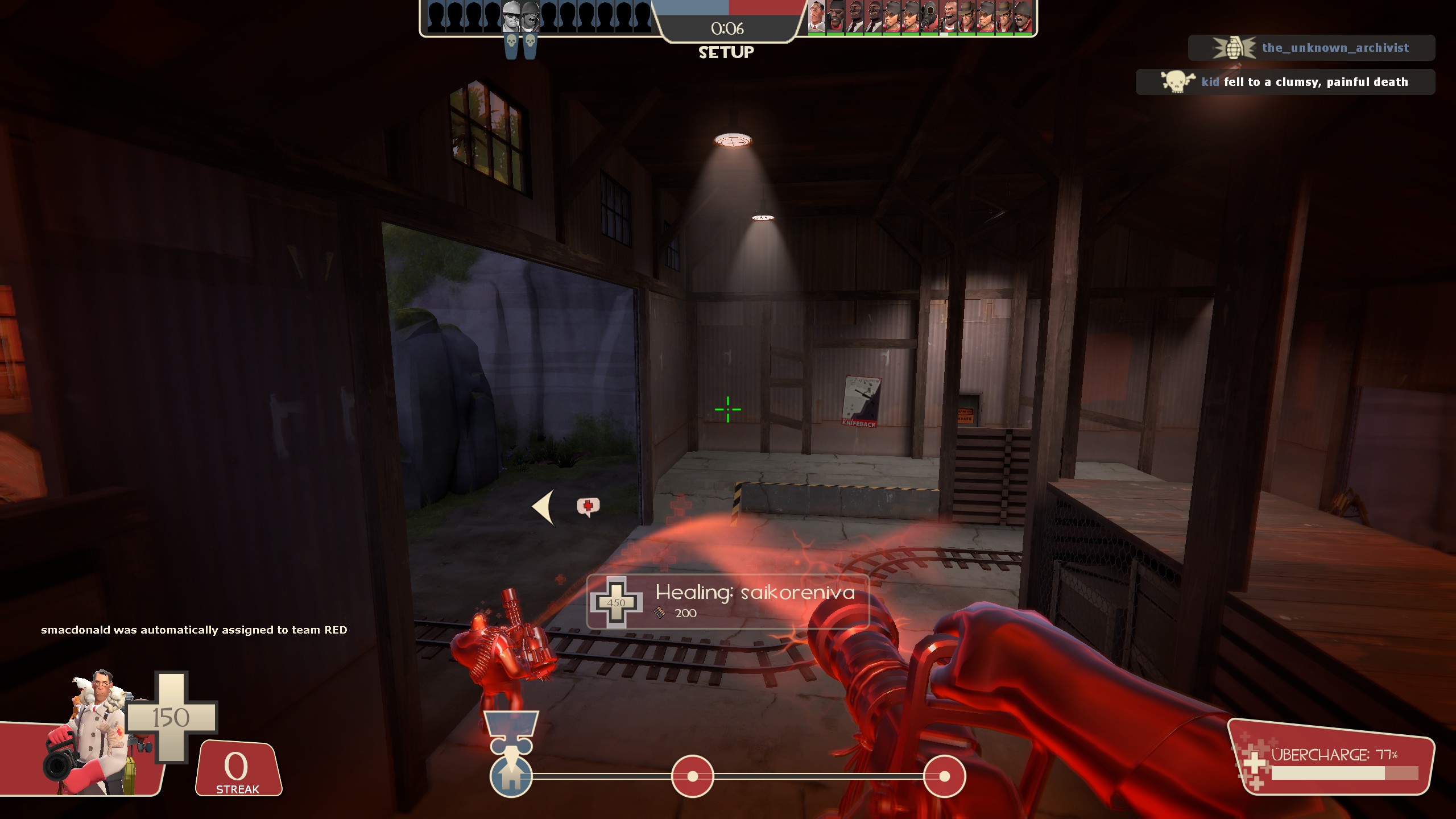Select the RED Medic portrait in top player bar
1456x819 pixels.
point(816,17)
